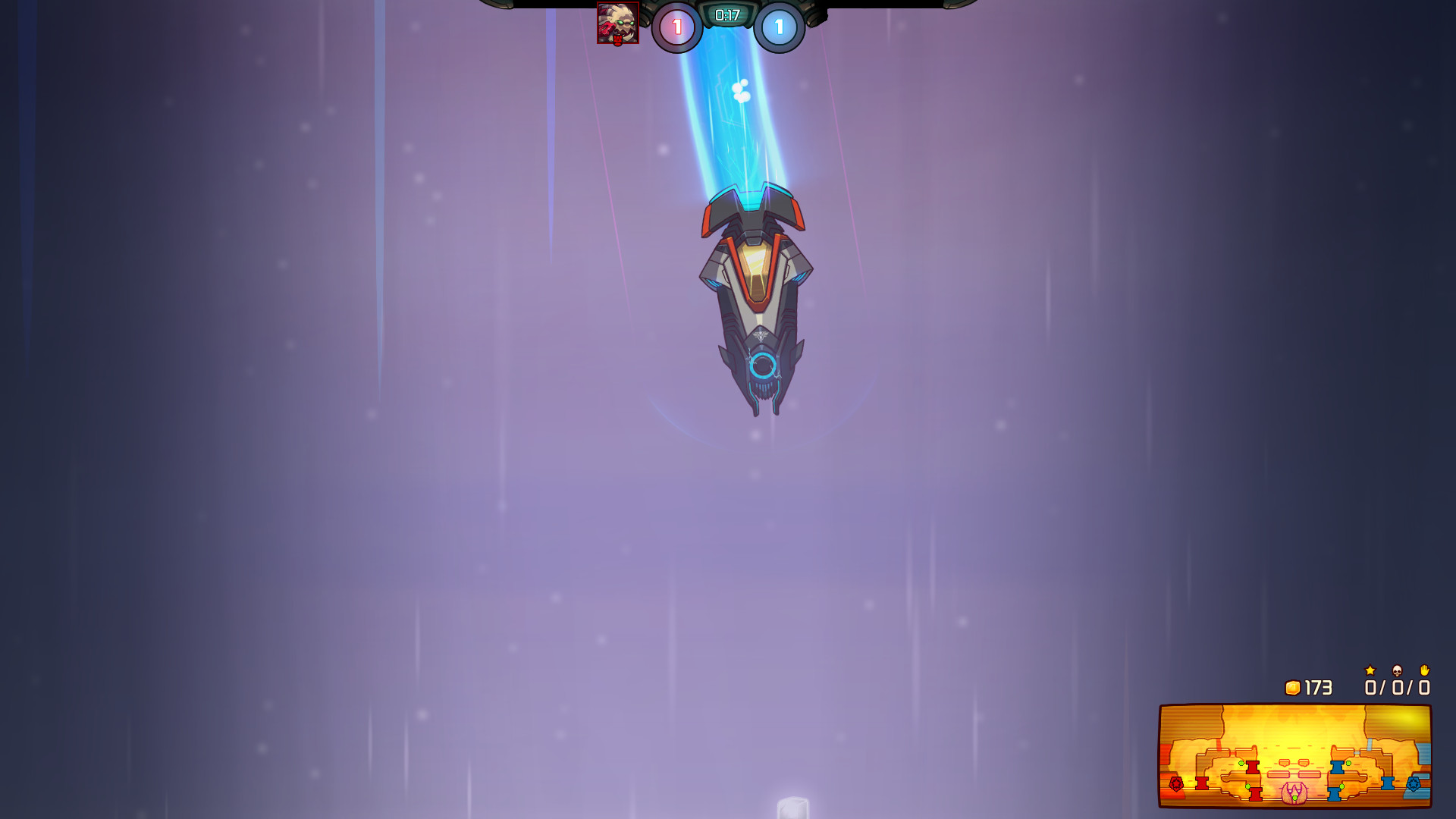Click the hand assists icon
The height and width of the screenshot is (819, 1456).
[1425, 670]
